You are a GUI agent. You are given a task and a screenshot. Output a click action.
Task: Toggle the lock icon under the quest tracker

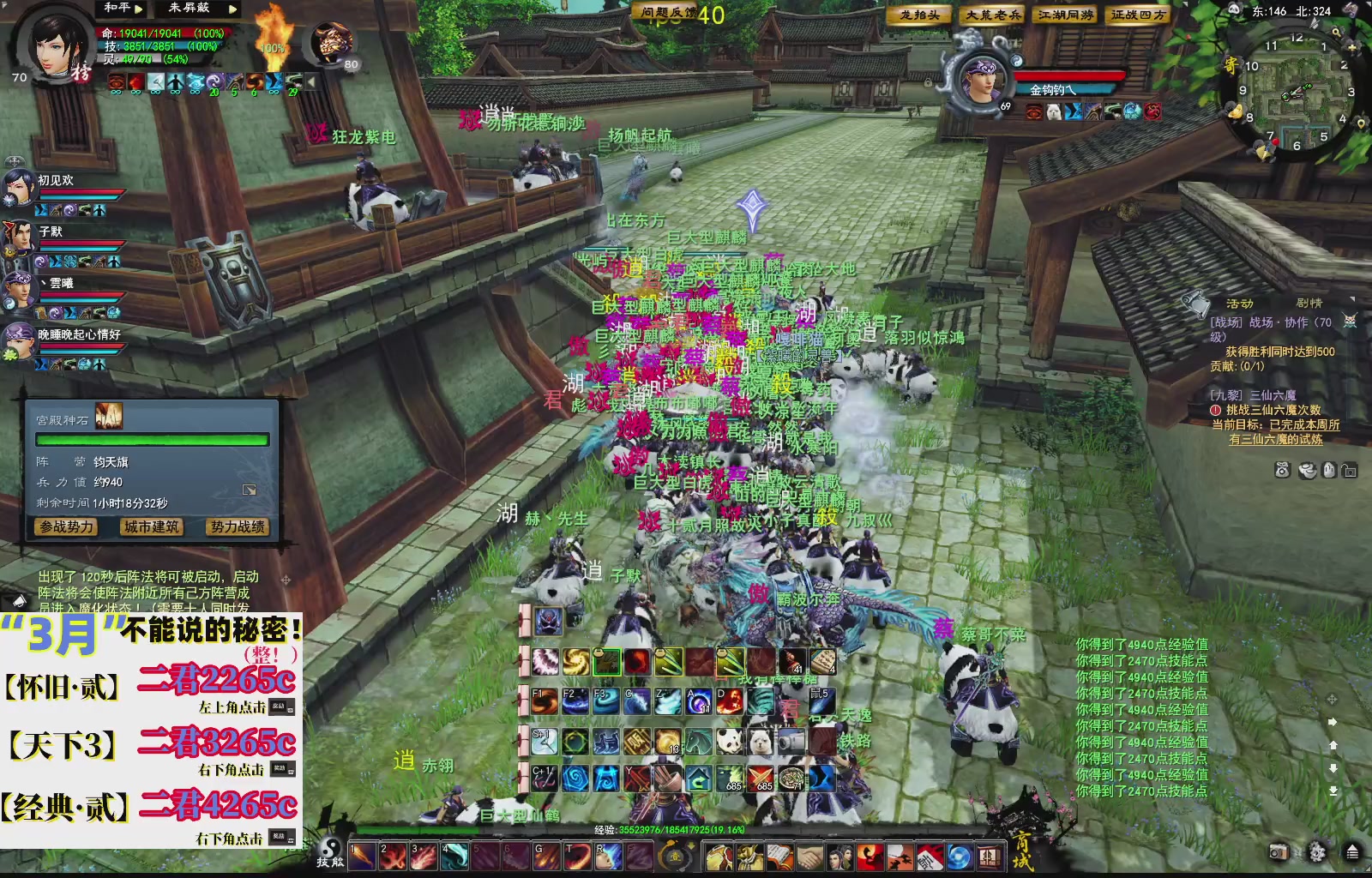[x=1350, y=470]
